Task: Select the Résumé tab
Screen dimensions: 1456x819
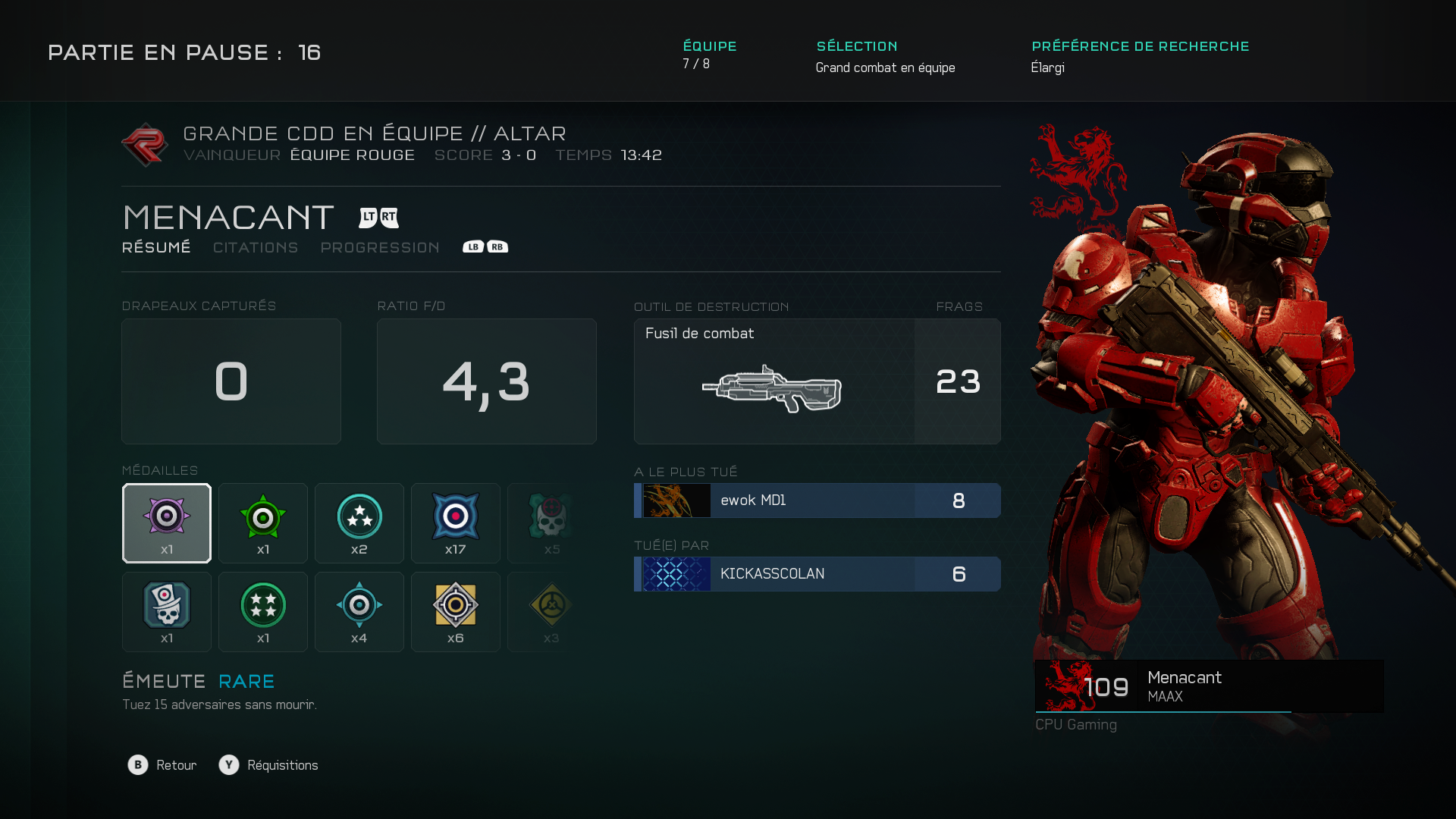Action: (156, 248)
